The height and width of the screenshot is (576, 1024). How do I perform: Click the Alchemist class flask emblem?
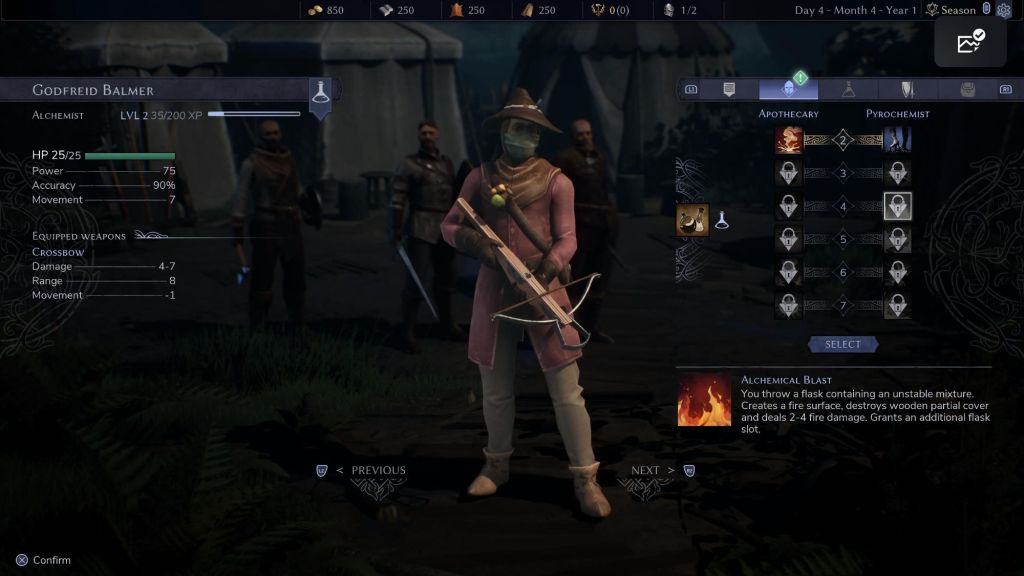click(320, 92)
